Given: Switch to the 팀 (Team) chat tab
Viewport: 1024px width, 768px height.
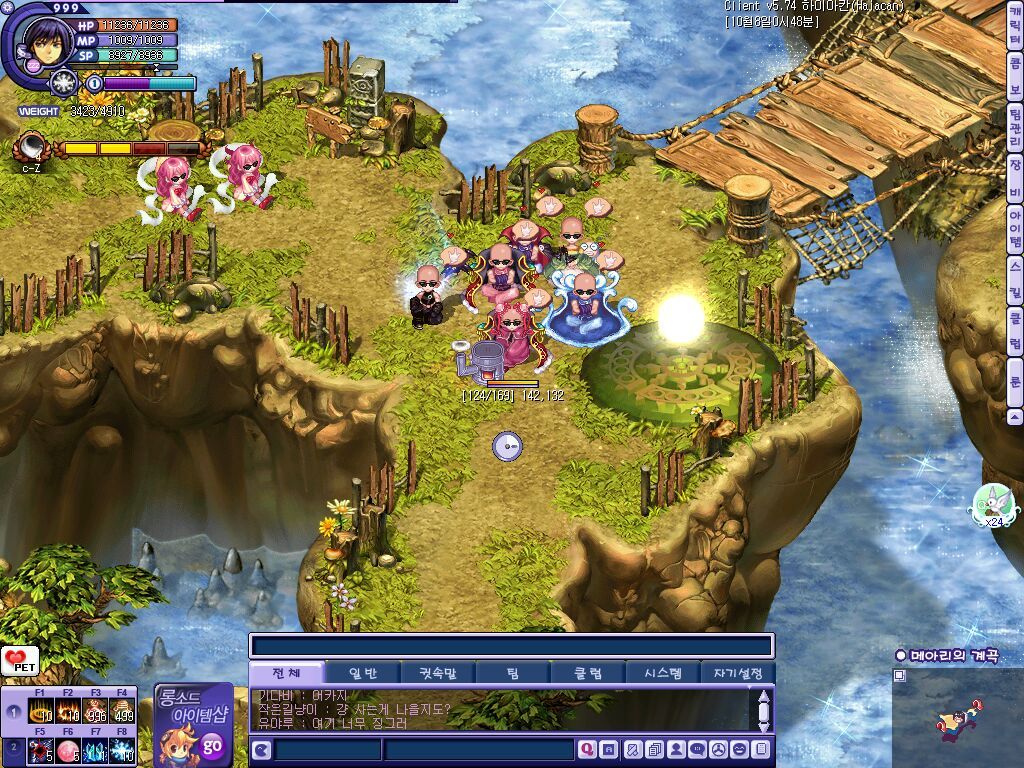Looking at the screenshot, I should 511,673.
